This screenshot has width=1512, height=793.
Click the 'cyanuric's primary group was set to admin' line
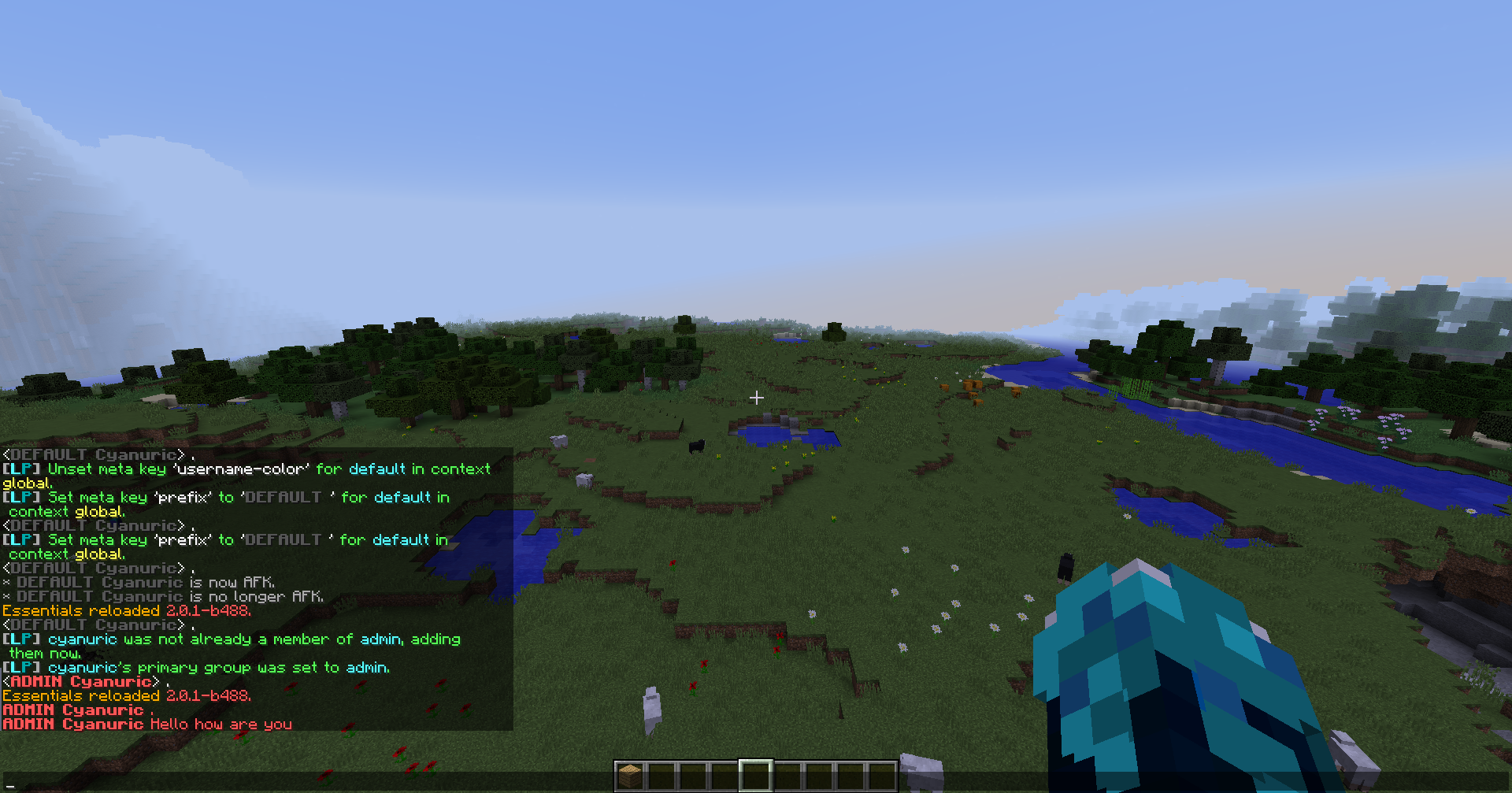point(197,667)
